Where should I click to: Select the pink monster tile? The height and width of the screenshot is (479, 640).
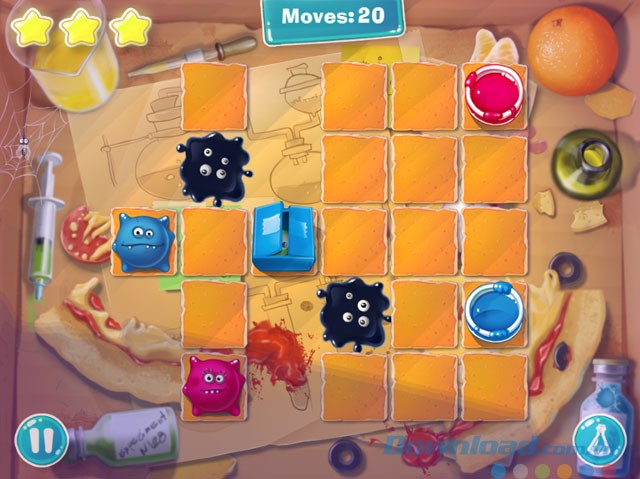(x=213, y=385)
